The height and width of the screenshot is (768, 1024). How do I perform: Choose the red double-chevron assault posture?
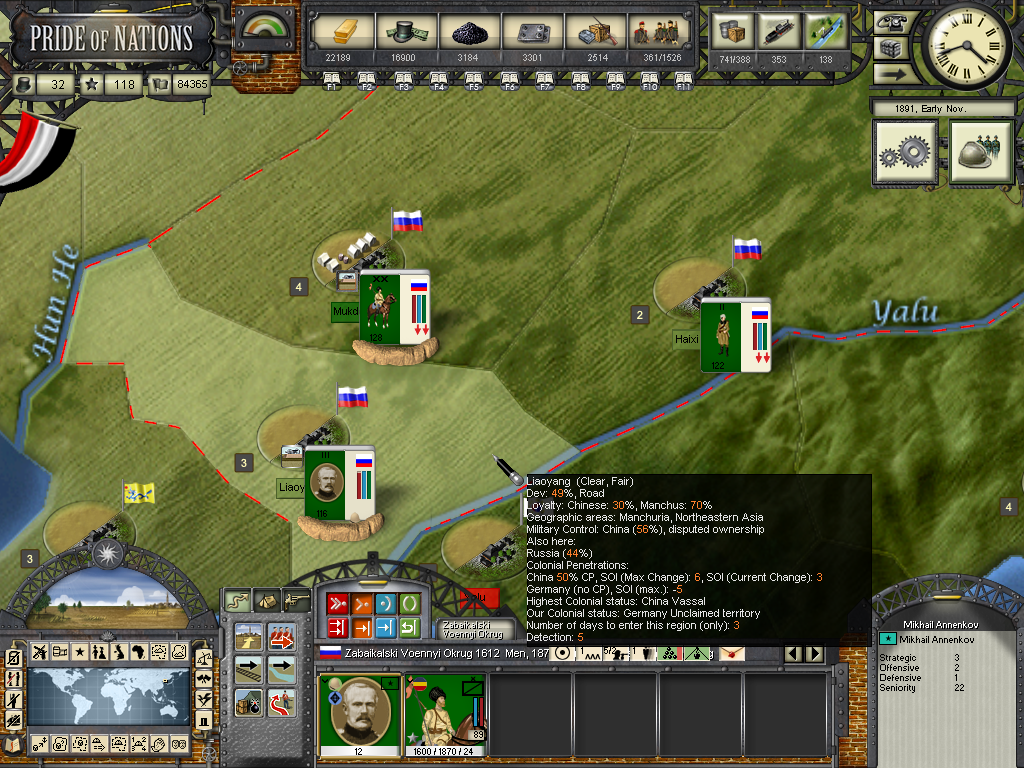[336, 603]
